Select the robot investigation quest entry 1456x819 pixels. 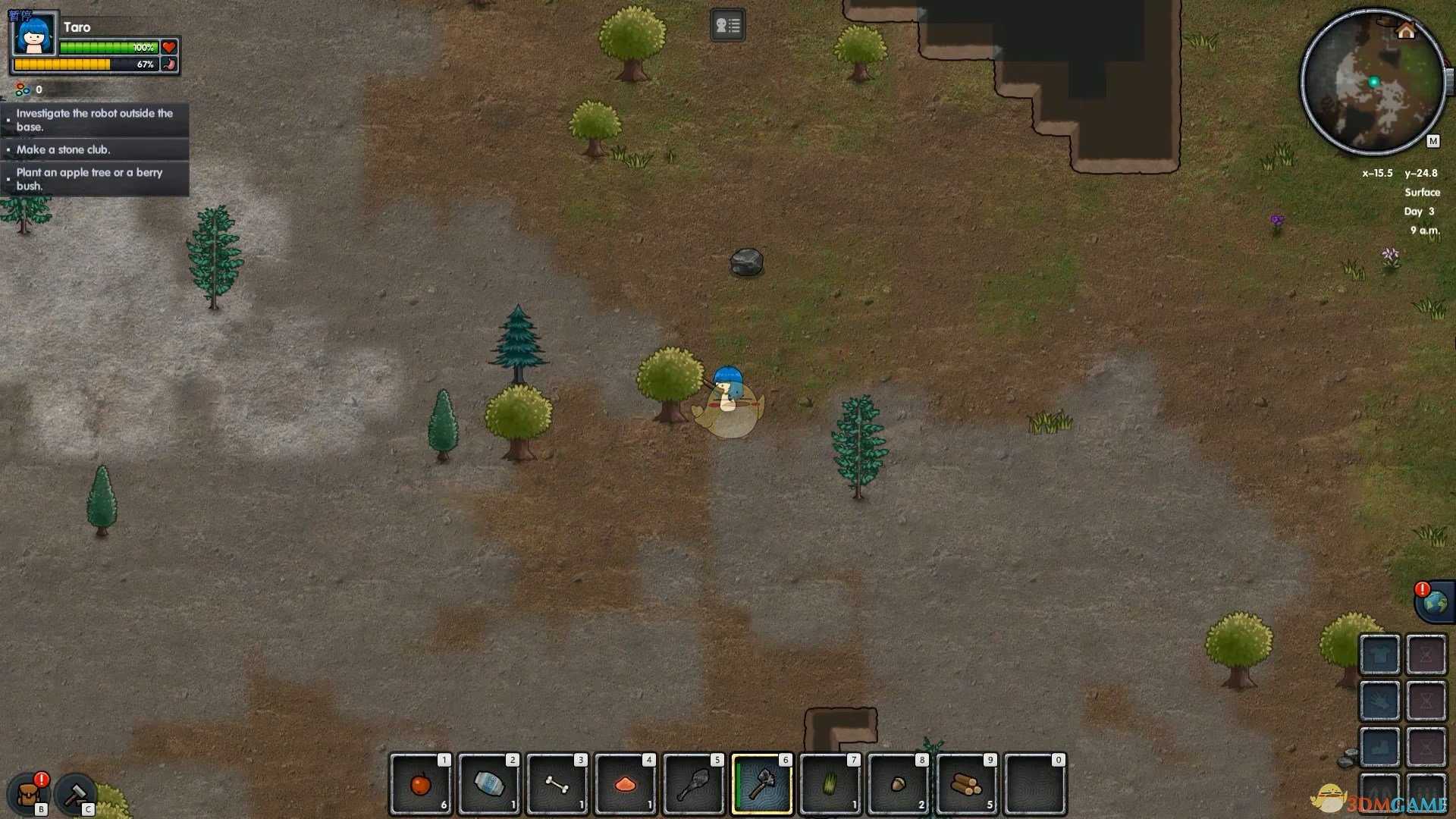click(95, 120)
